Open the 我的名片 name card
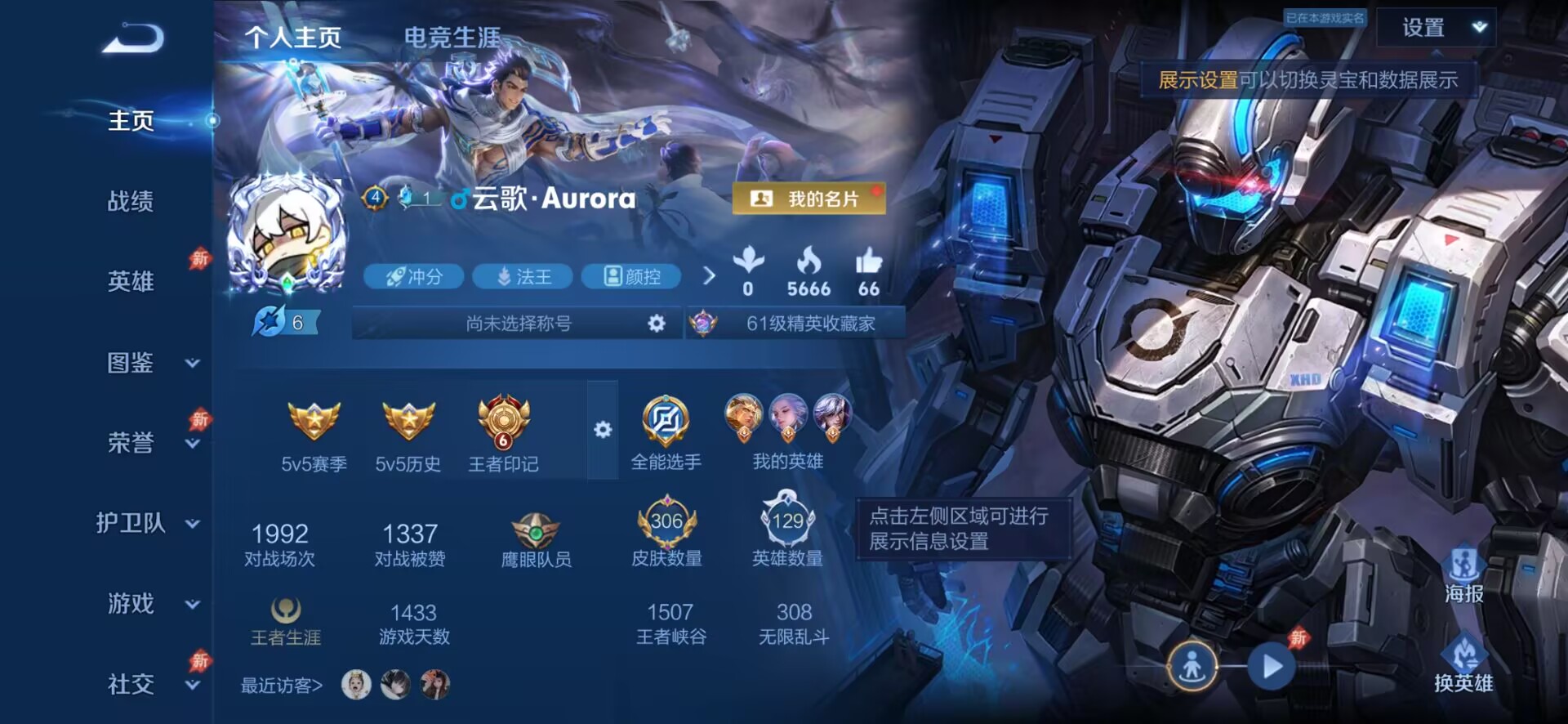This screenshot has height=724, width=1568. pyautogui.click(x=807, y=199)
